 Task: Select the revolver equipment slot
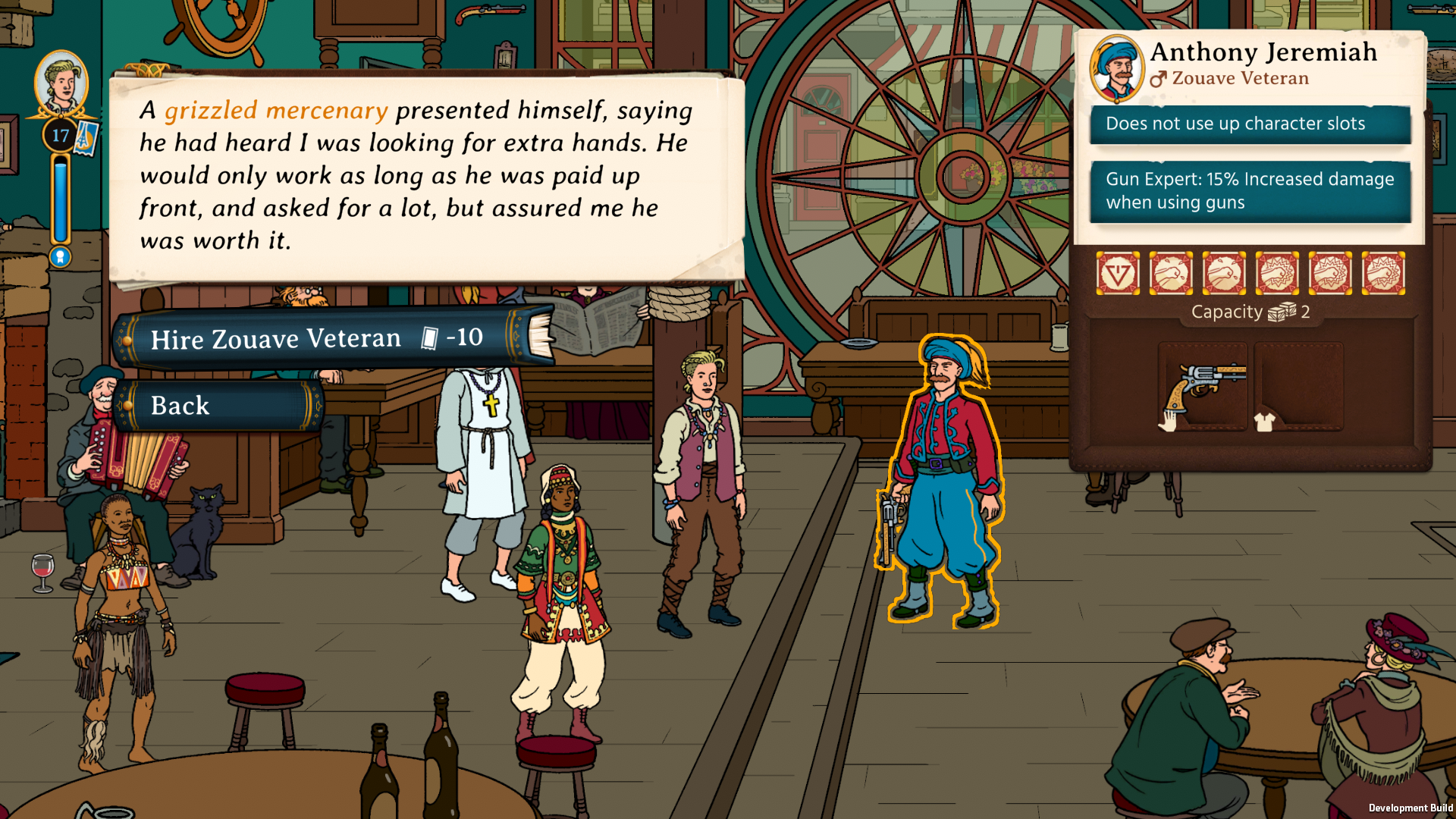1203,386
